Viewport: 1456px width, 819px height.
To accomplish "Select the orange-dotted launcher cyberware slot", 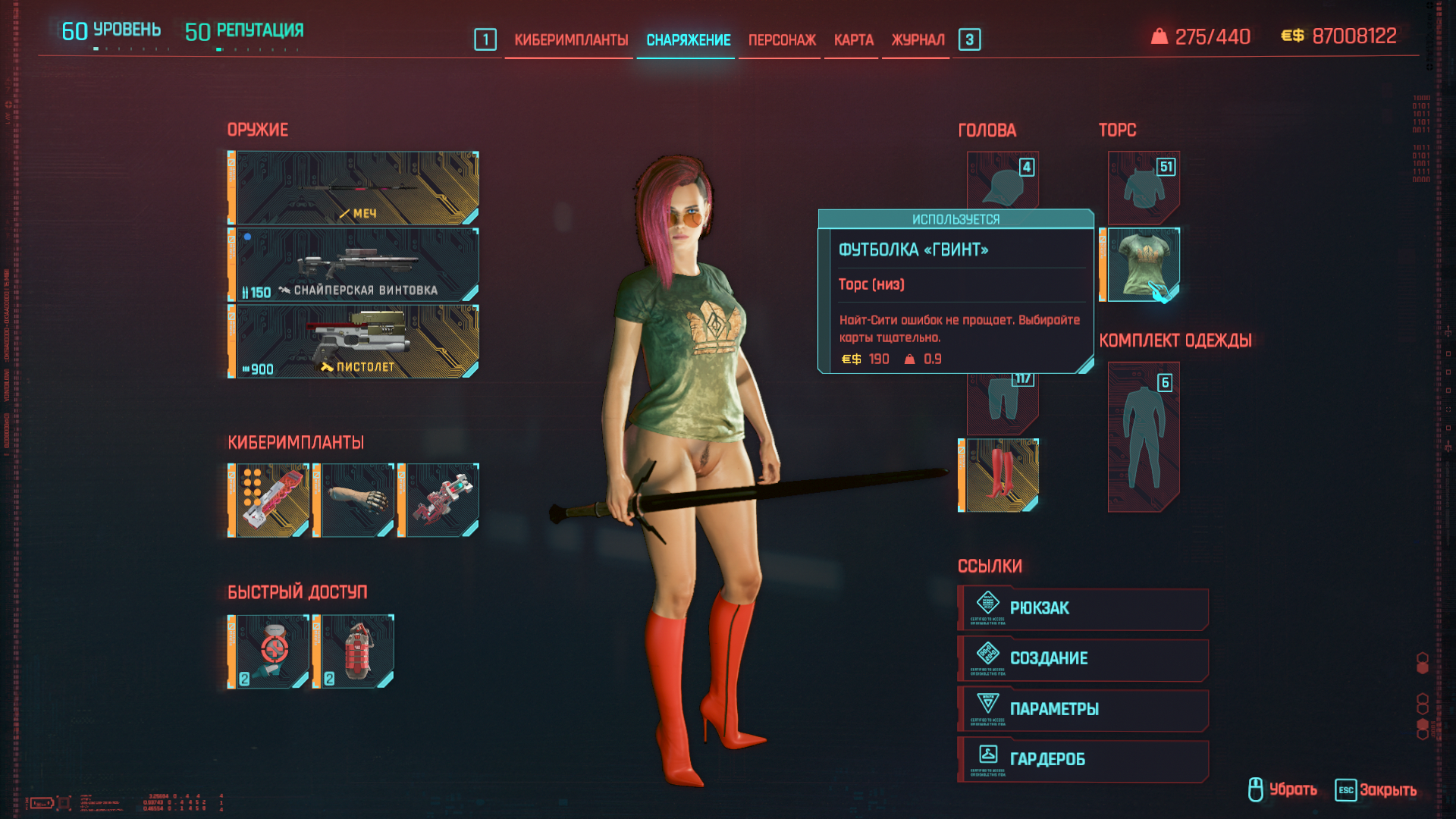I will pyautogui.click(x=271, y=500).
